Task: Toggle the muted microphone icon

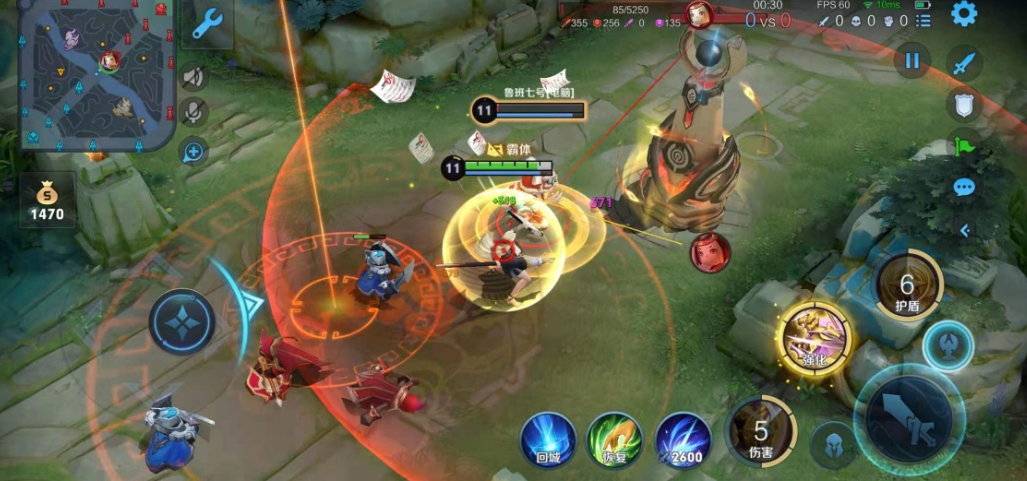Action: 193,112
